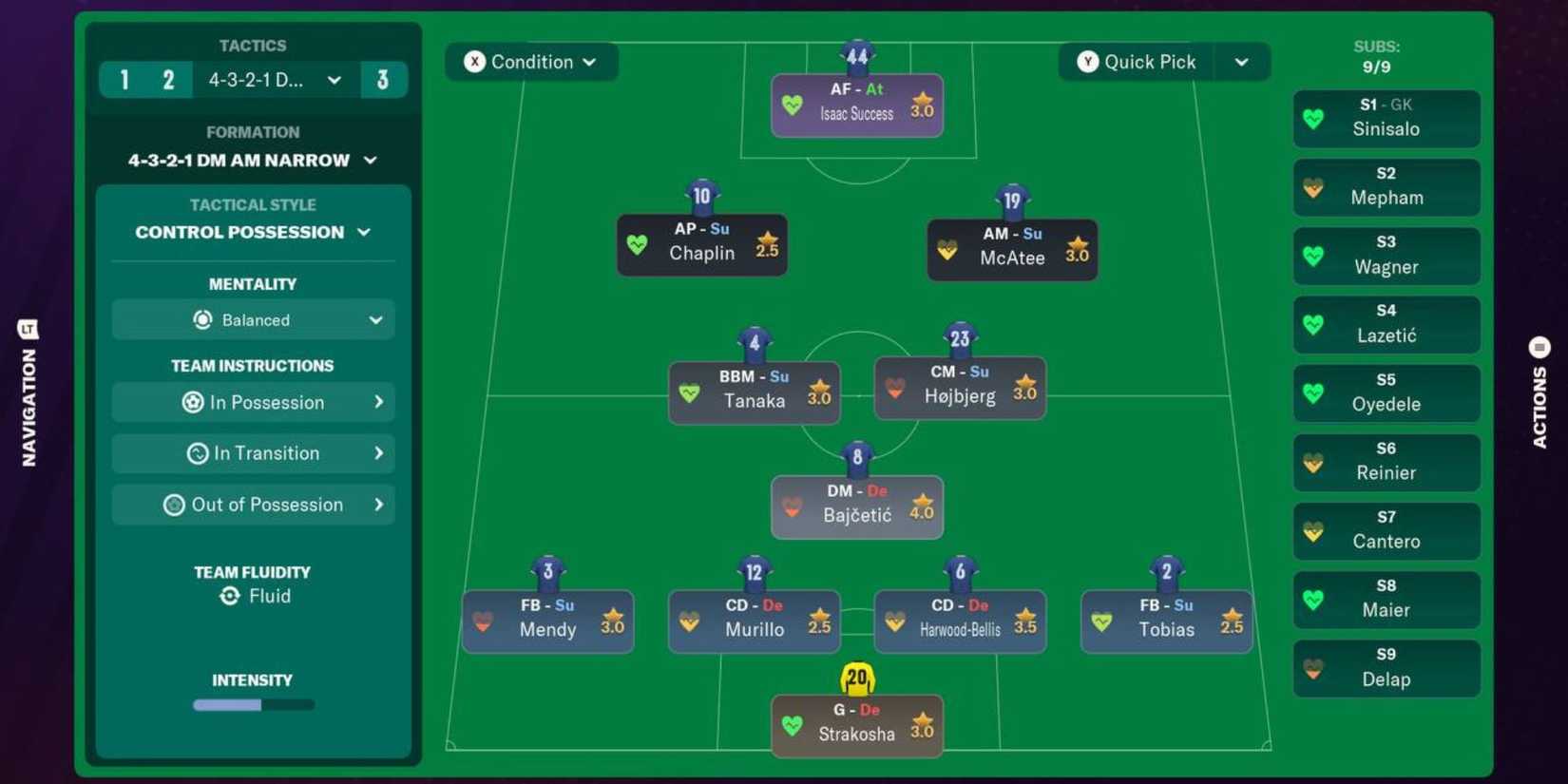Adjust the Intensity slider
The image size is (1568, 784).
(253, 704)
